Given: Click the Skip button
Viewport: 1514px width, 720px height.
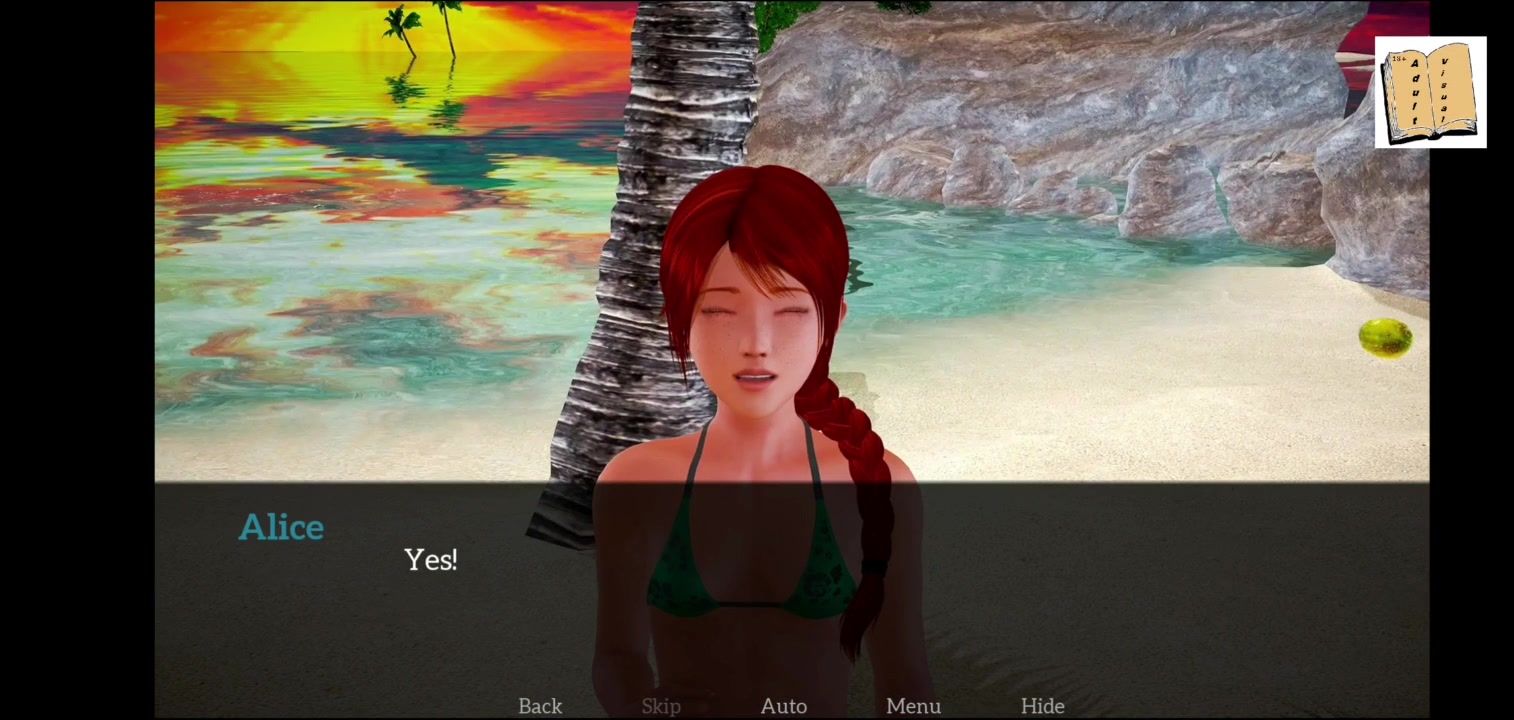Looking at the screenshot, I should pos(661,706).
